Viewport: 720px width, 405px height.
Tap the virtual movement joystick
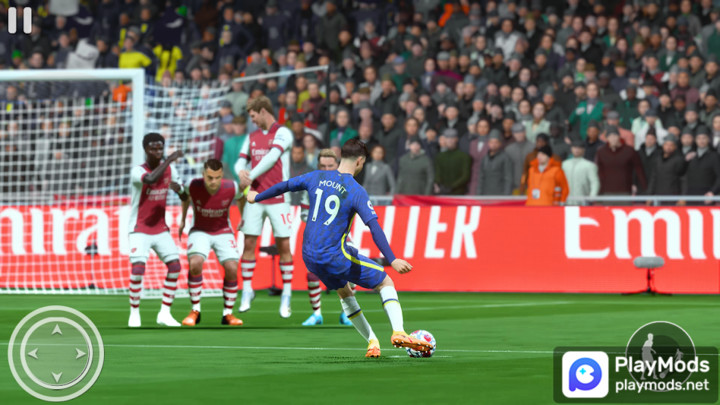[56, 353]
